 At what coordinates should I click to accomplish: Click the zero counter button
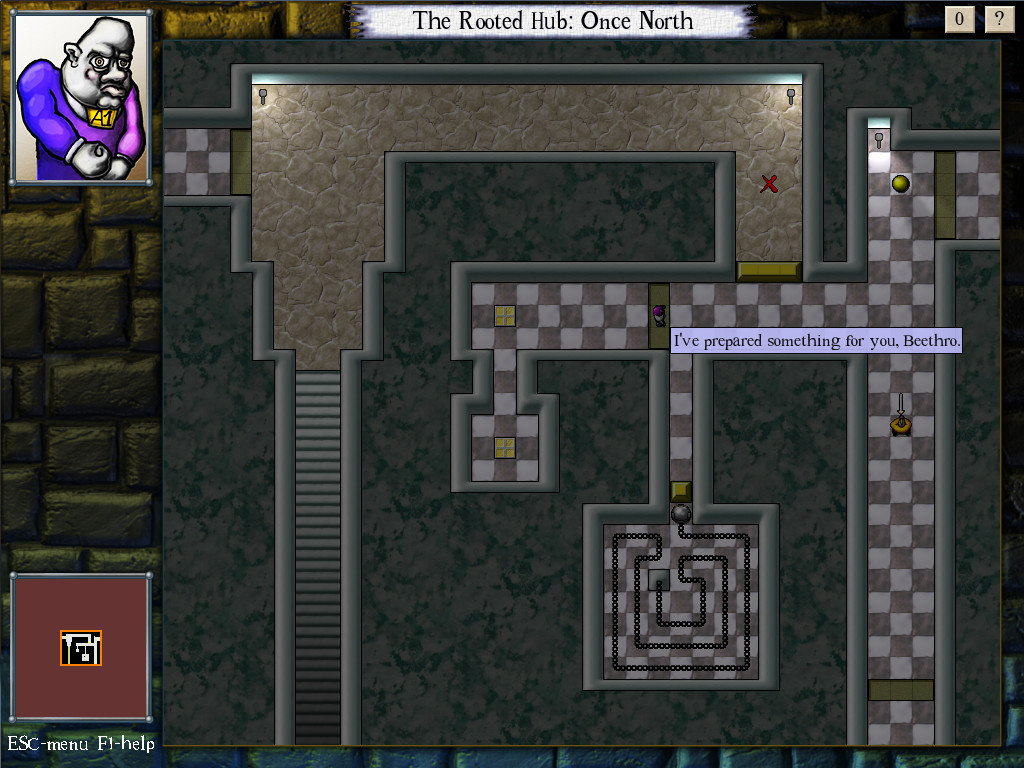pos(960,19)
